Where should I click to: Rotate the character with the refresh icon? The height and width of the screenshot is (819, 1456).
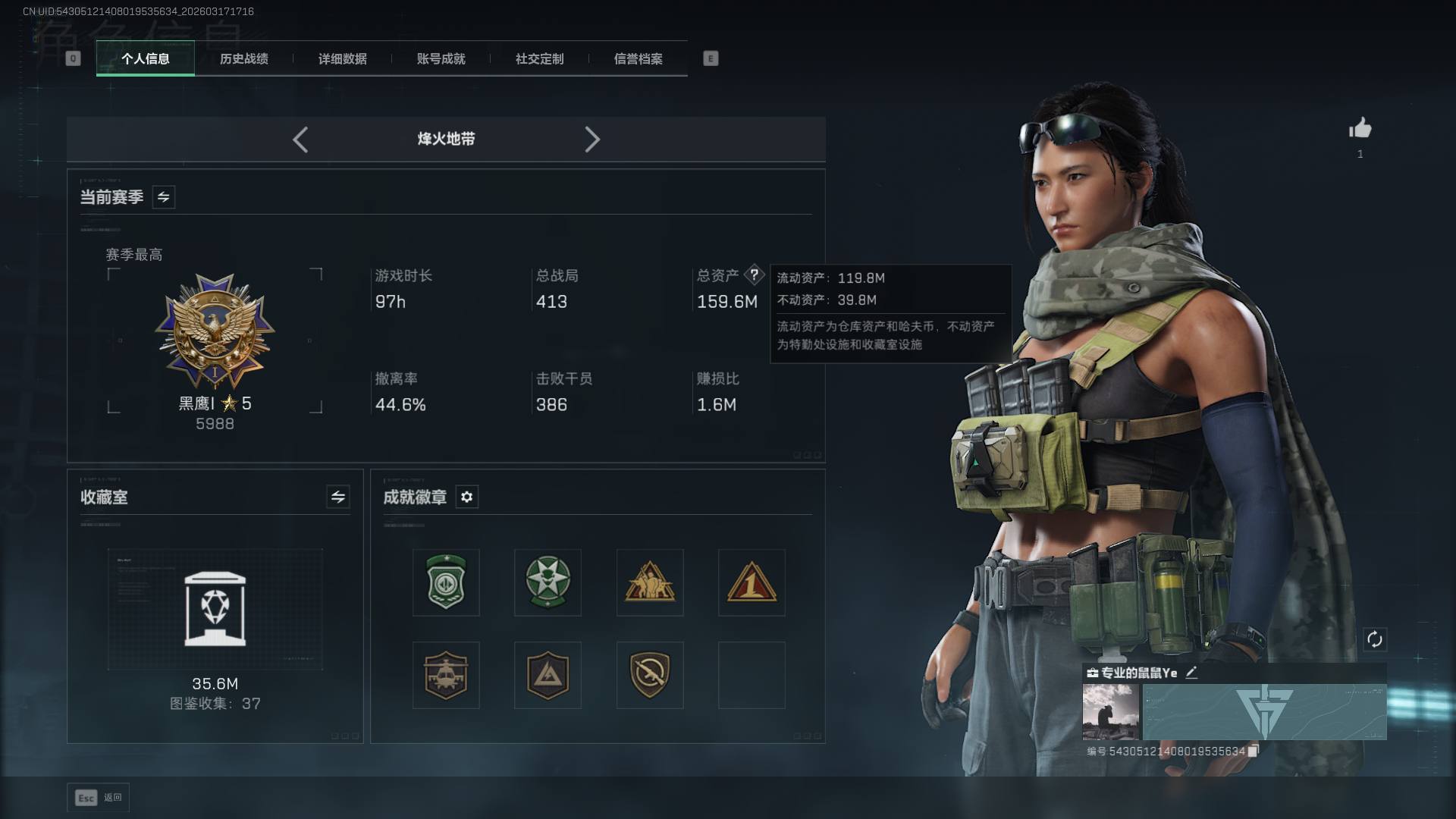tap(1374, 639)
